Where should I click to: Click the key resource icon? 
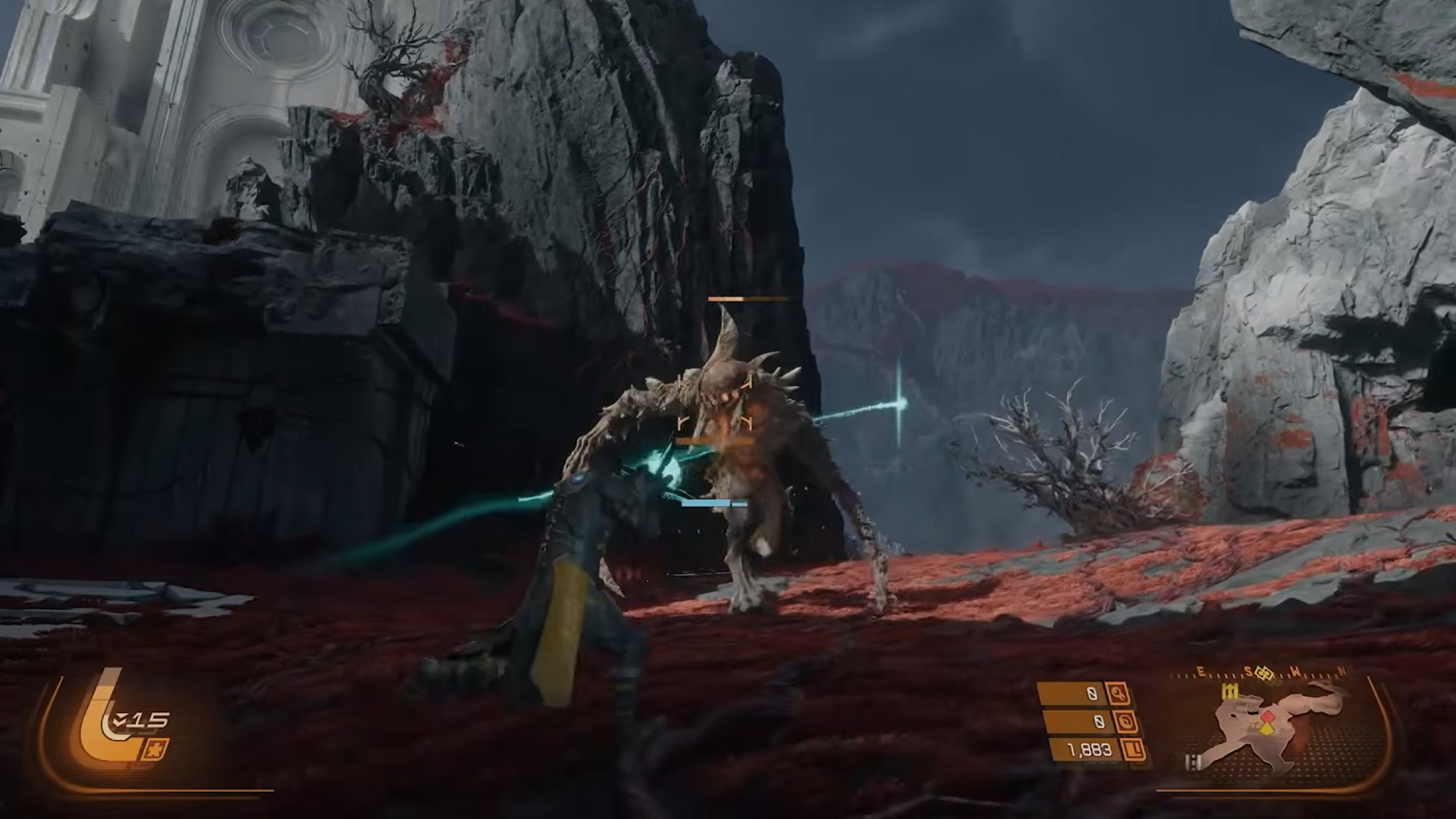point(1117,693)
